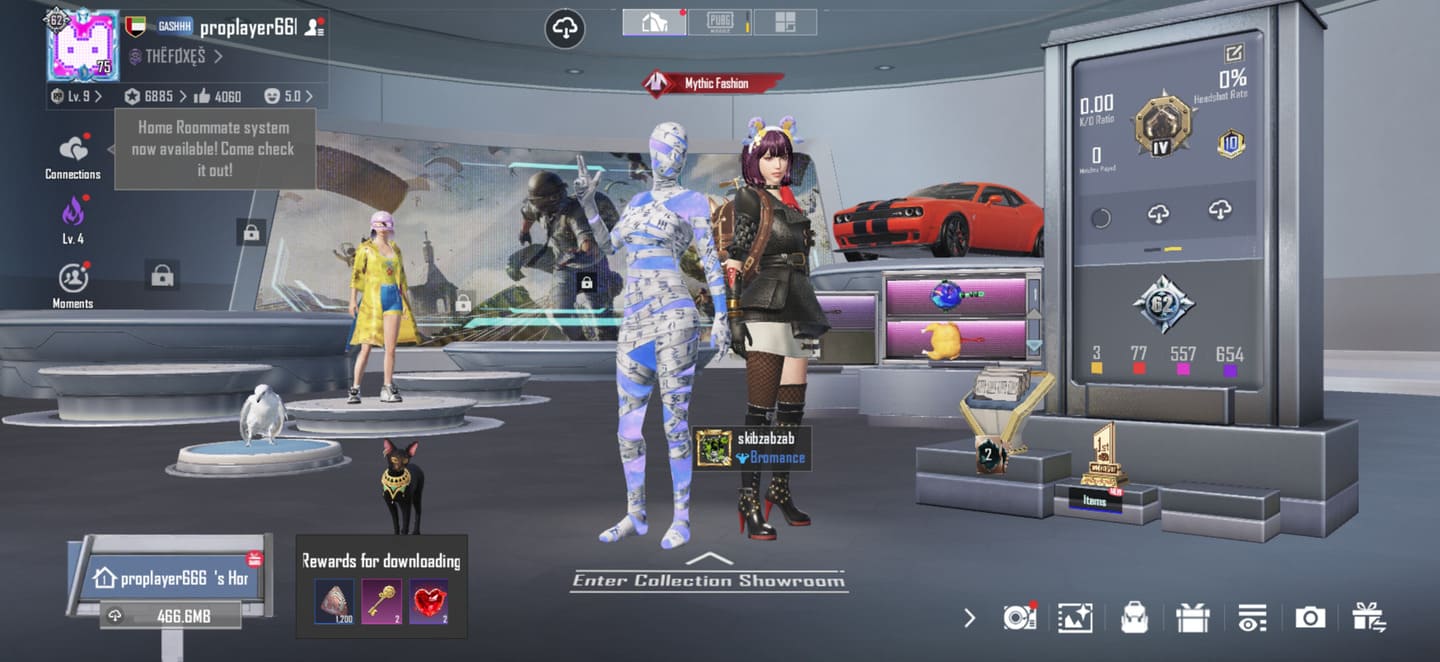Edit the stats board with pencil icon
Image resolution: width=1440 pixels, height=662 pixels.
(1234, 53)
